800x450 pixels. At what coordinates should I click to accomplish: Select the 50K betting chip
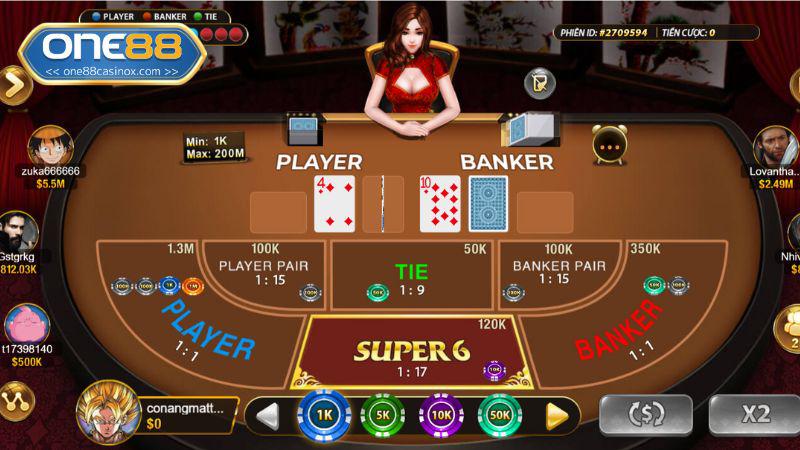point(499,414)
